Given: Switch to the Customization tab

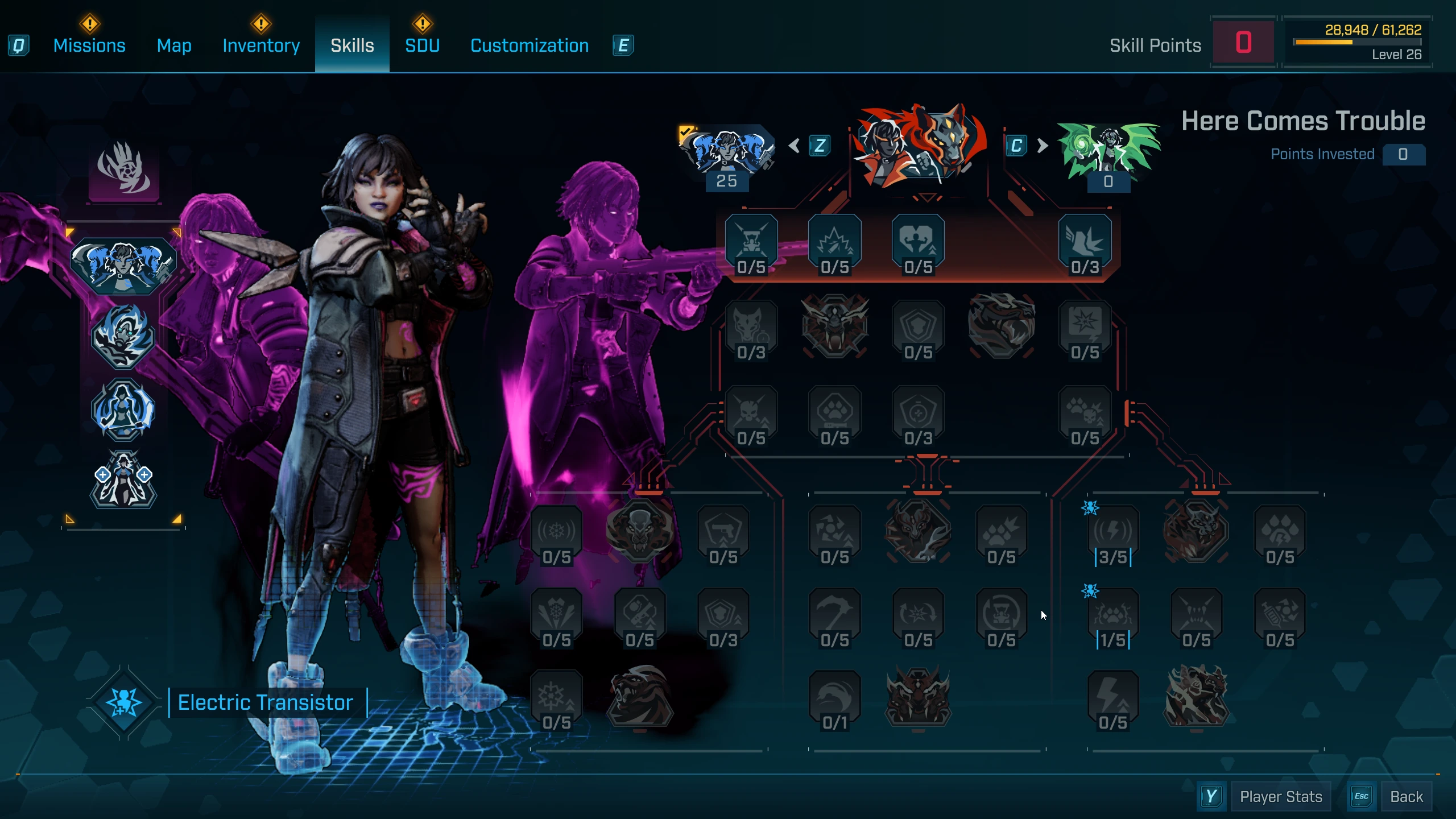Looking at the screenshot, I should (x=530, y=45).
